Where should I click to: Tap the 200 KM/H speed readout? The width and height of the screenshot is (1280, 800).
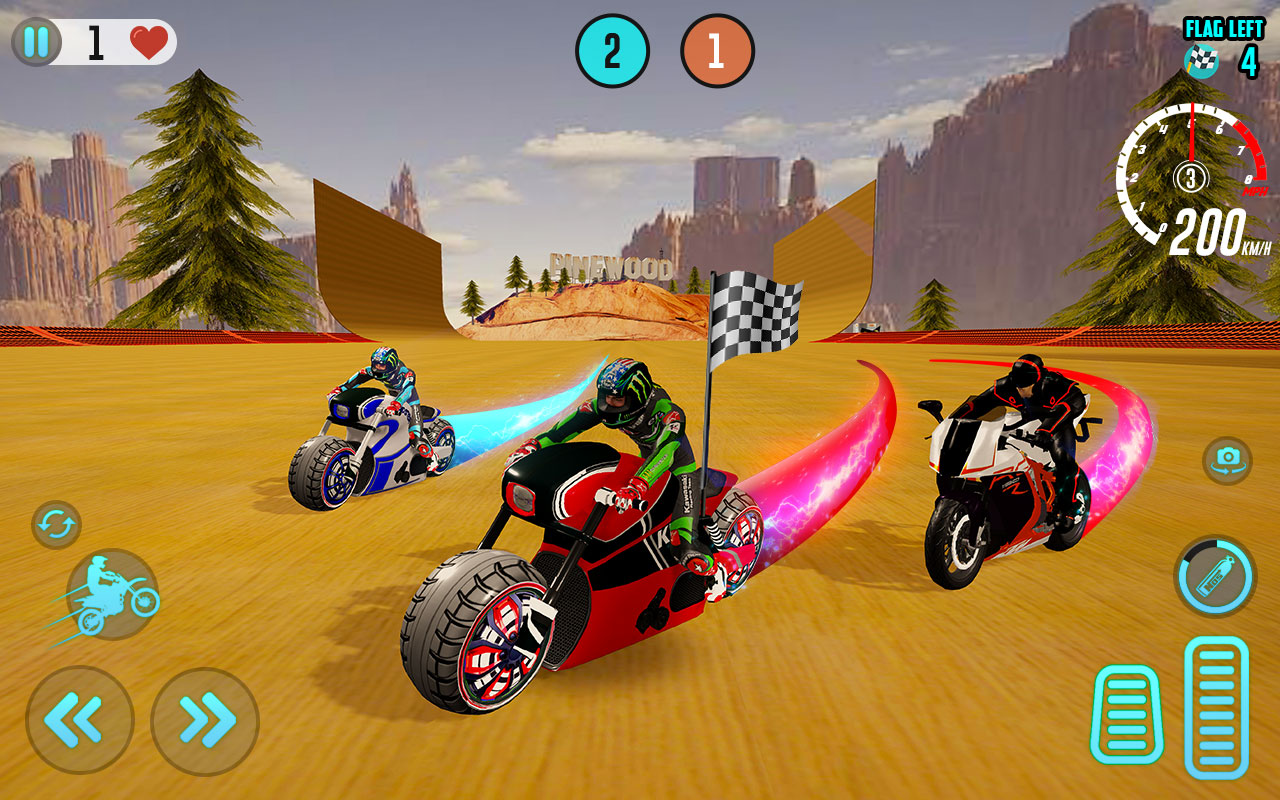[x=1210, y=232]
